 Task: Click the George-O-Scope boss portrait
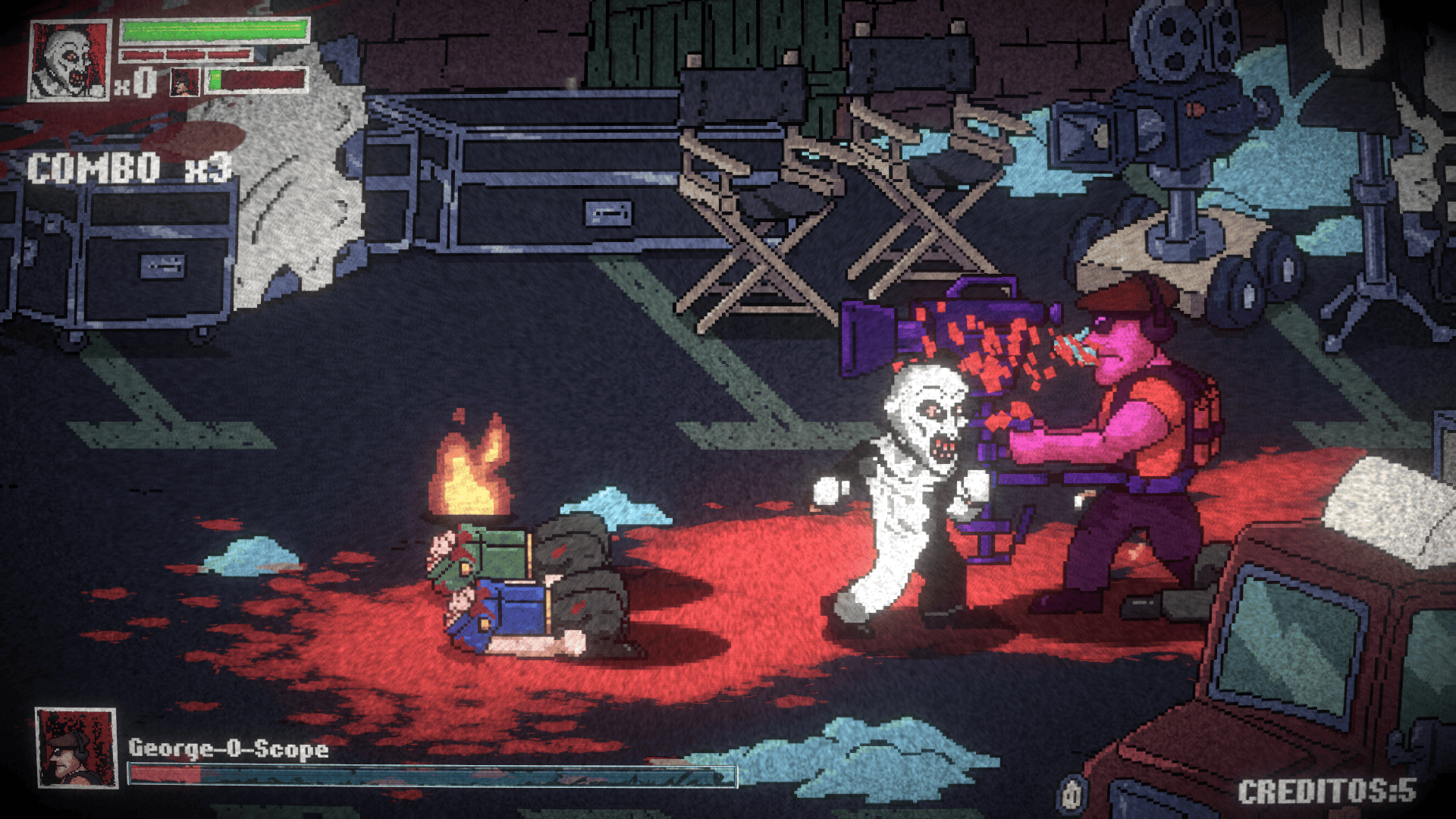point(76,748)
